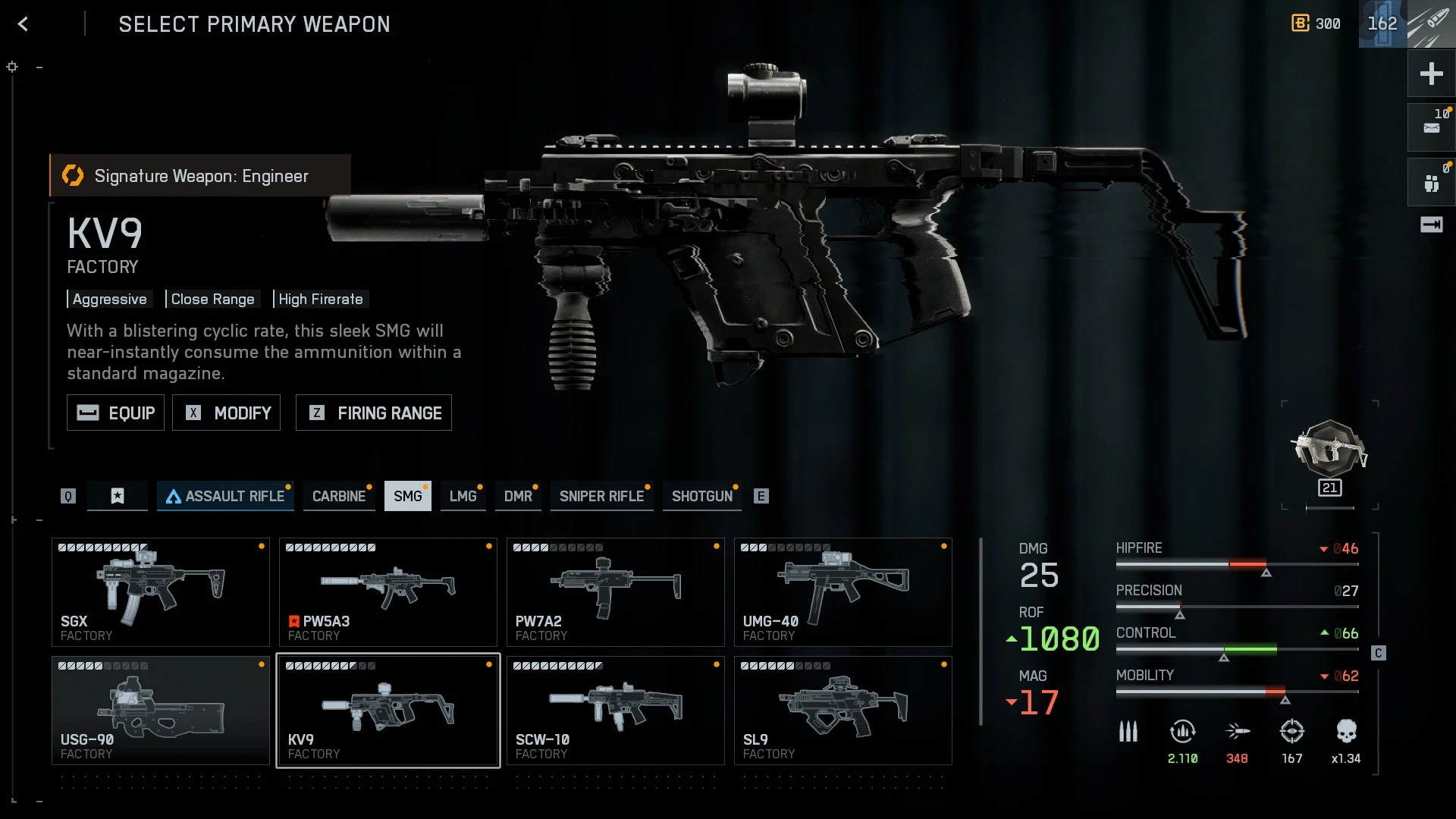1456x819 pixels.
Task: Select the SCW-10 weapon tile
Action: click(x=615, y=710)
